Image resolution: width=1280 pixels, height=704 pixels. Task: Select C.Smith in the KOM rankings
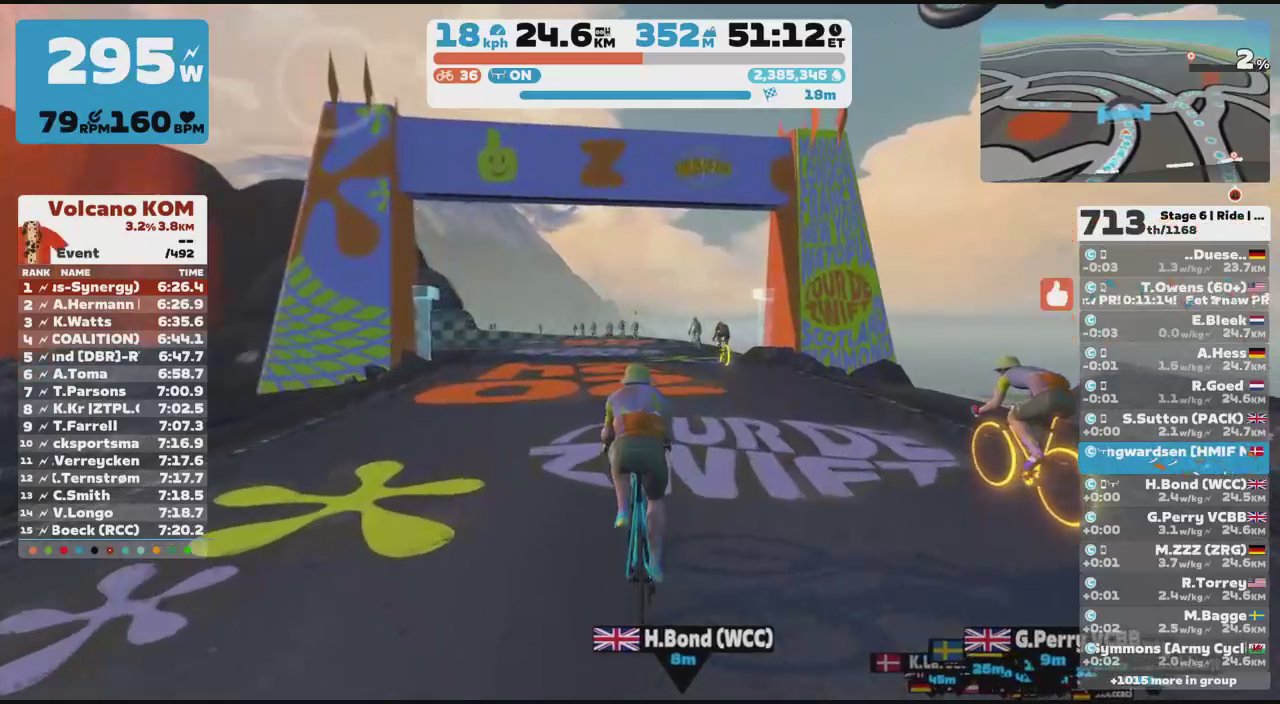tap(112, 495)
